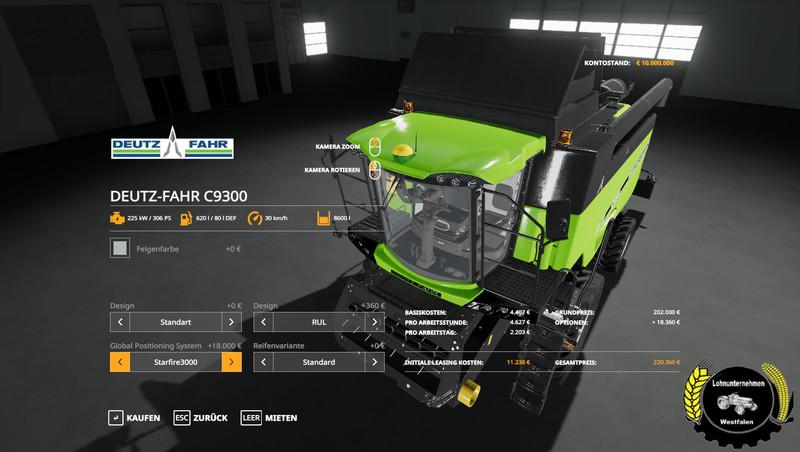
Task: Switch RUL design to next option
Action: click(x=375, y=323)
